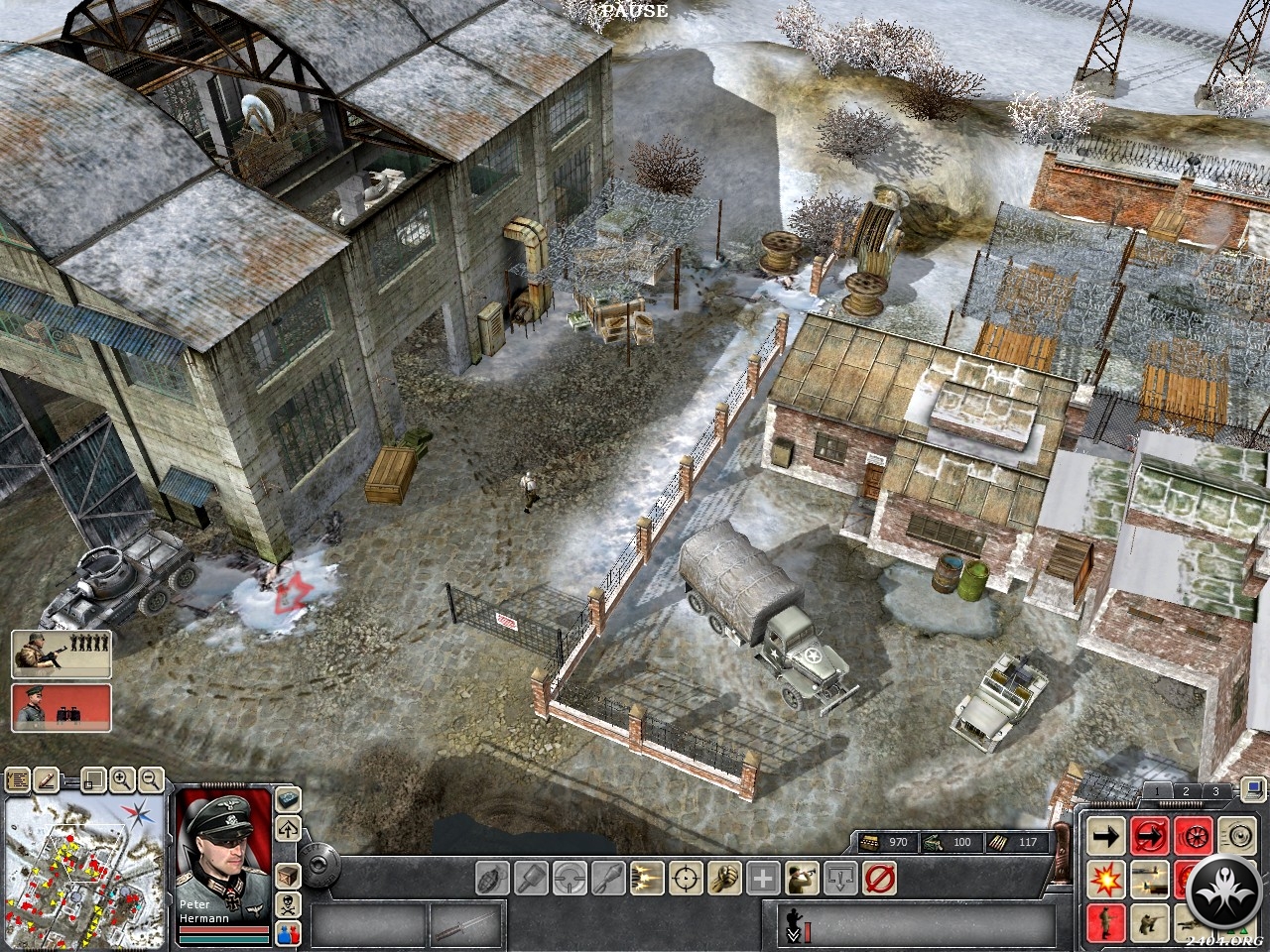Zoom in the minimap
The width and height of the screenshot is (1270, 952).
pos(123,780)
